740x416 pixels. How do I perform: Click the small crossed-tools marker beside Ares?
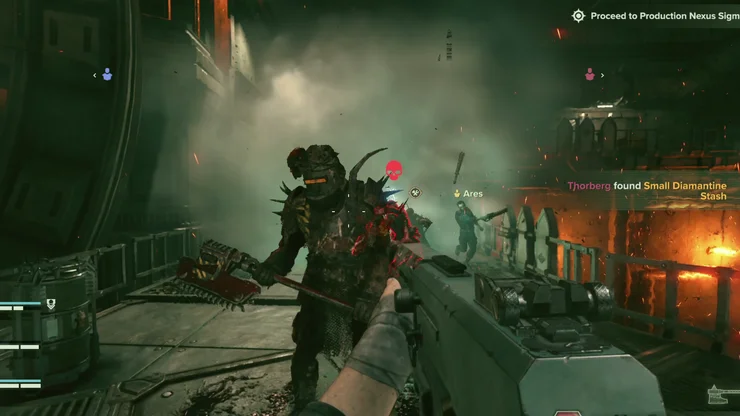416,193
